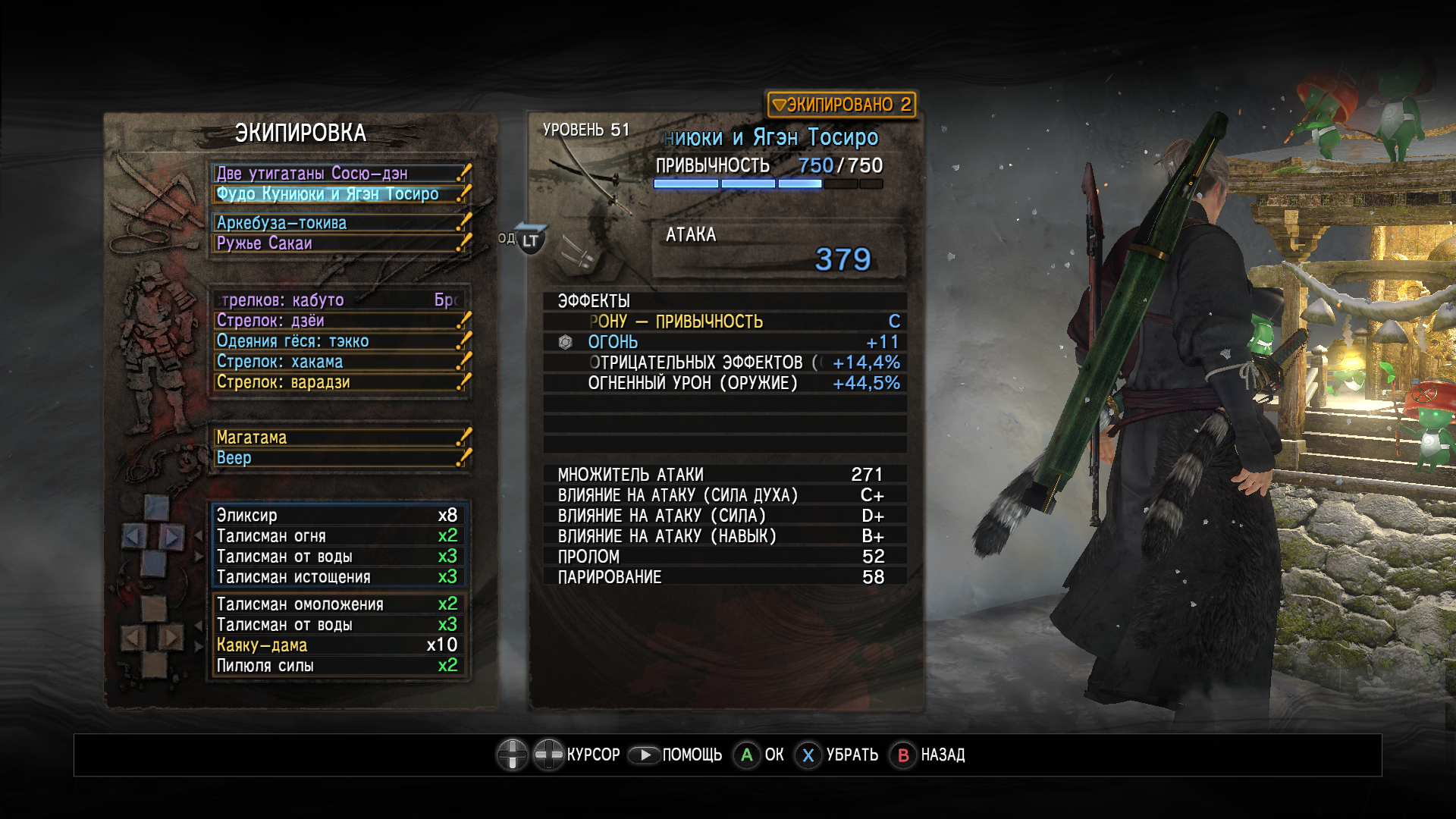
Task: Choose Фудо Куниюки и Ягэн Тосиро weapon
Action: pyautogui.click(x=339, y=194)
